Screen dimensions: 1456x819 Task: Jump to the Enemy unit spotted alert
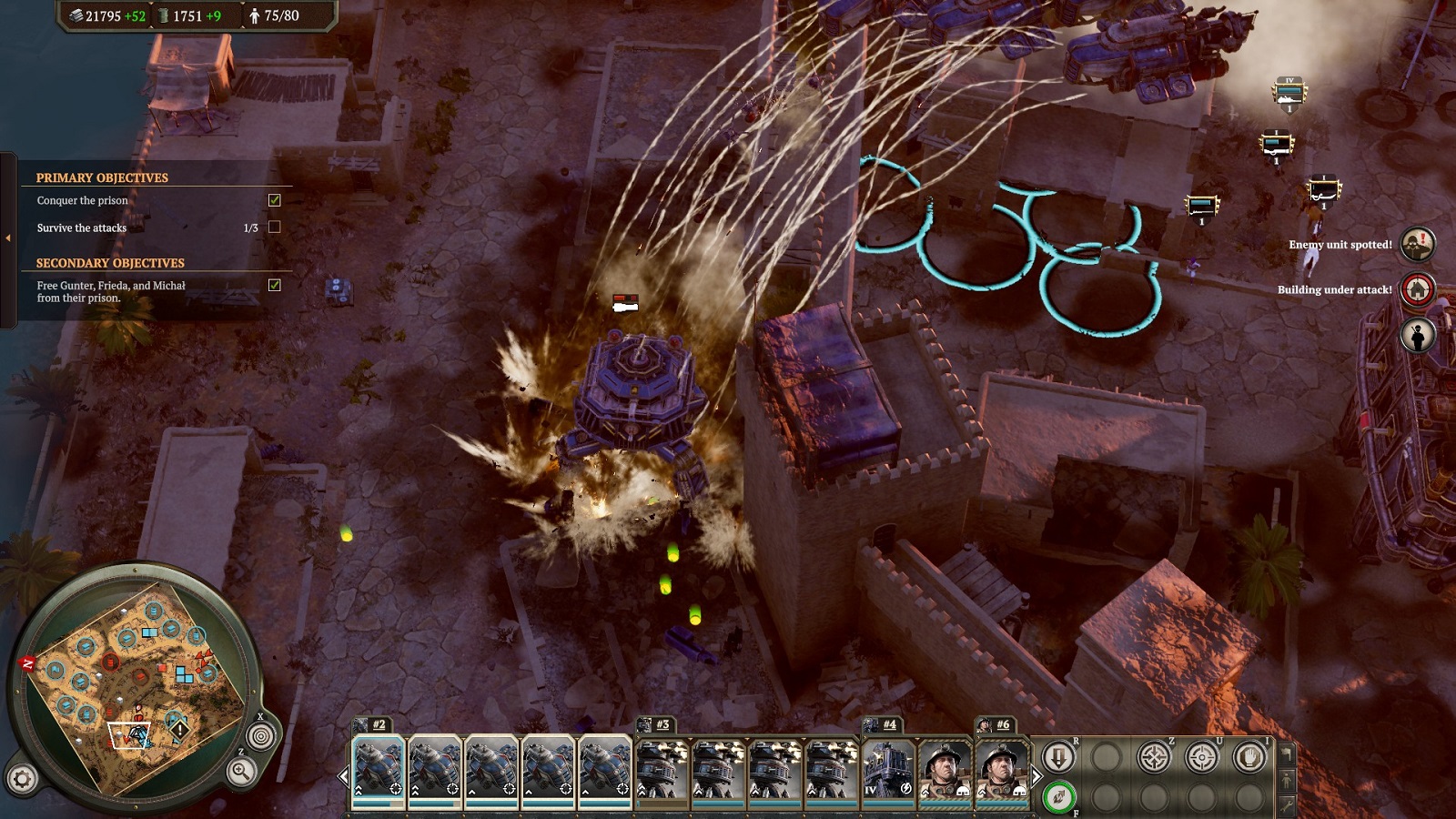(x=1417, y=244)
